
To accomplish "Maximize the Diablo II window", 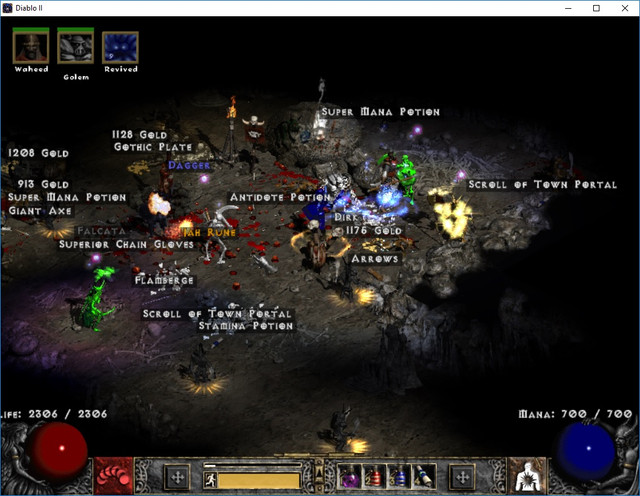I will point(596,8).
